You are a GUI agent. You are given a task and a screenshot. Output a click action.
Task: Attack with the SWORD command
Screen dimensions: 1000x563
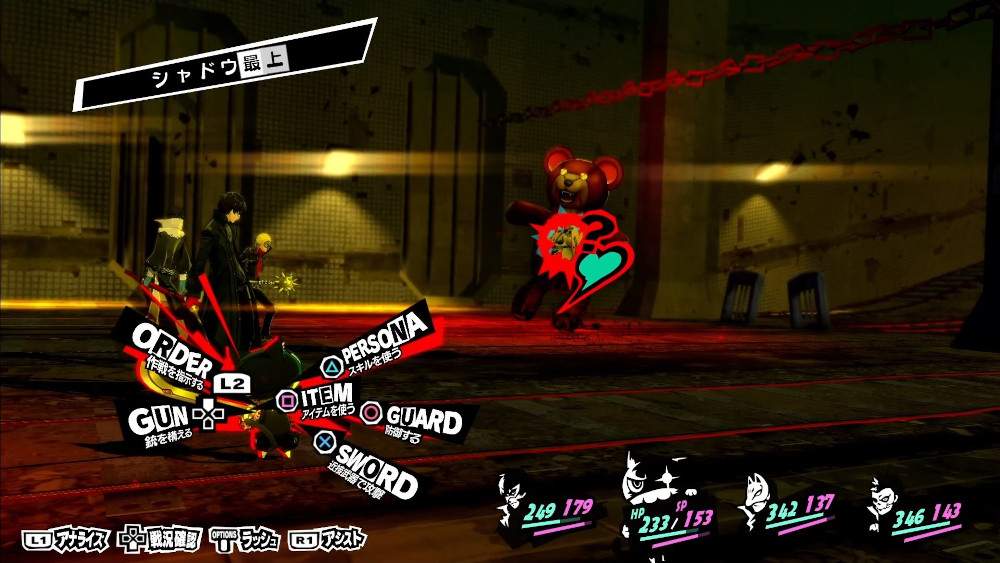(x=373, y=471)
